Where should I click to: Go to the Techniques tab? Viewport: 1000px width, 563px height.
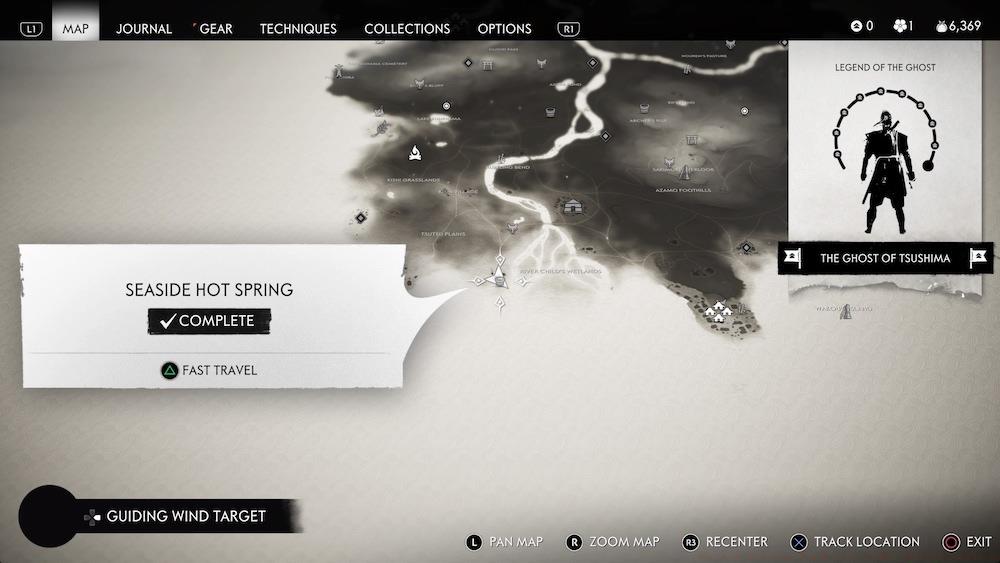point(298,28)
